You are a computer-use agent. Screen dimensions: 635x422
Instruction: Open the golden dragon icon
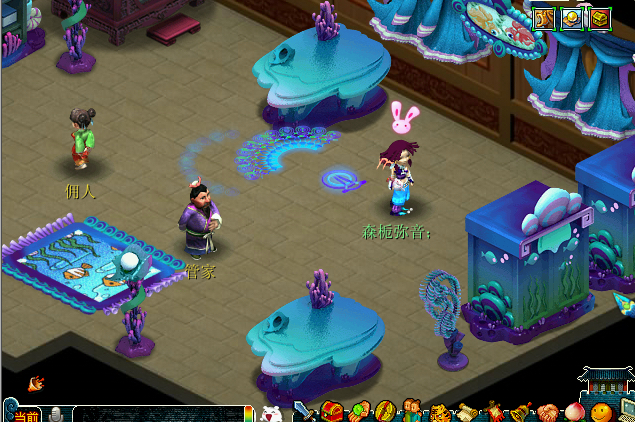tap(544, 17)
